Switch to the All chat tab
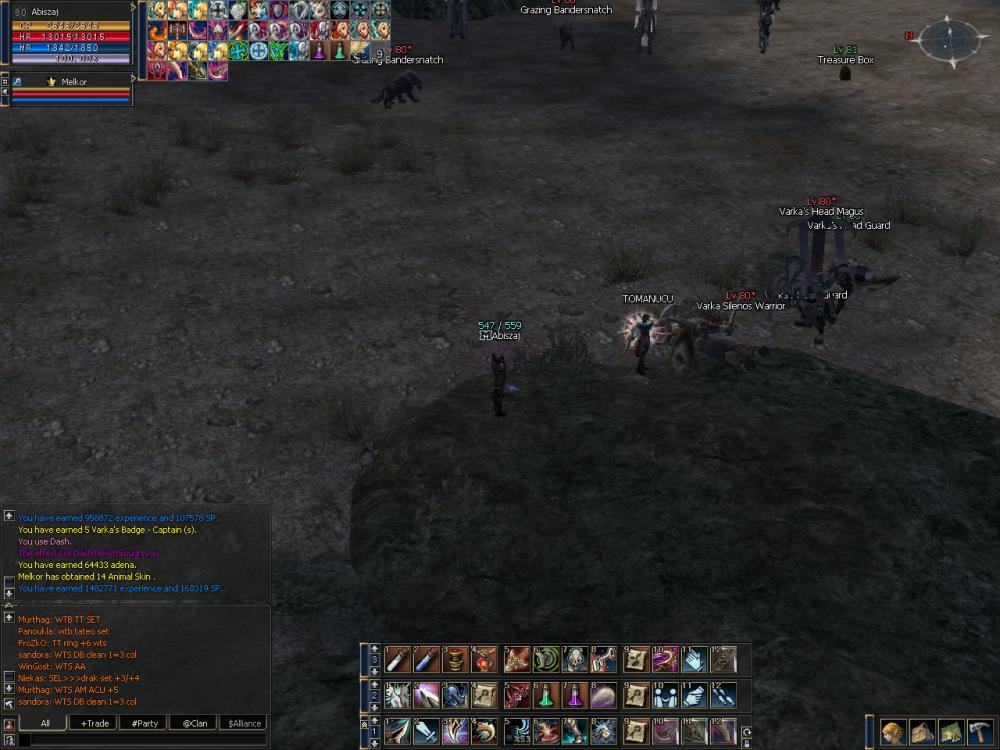This screenshot has width=1000, height=750. pos(45,723)
